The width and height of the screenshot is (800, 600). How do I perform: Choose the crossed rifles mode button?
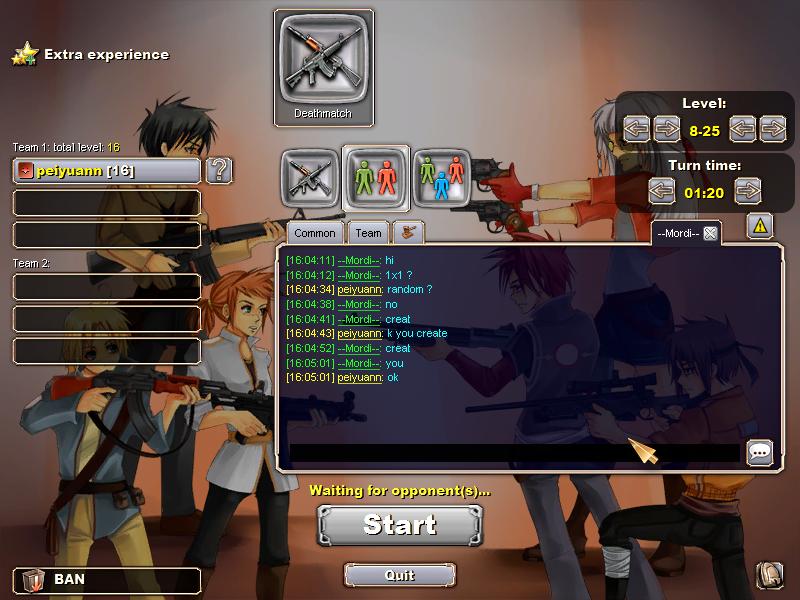point(309,177)
